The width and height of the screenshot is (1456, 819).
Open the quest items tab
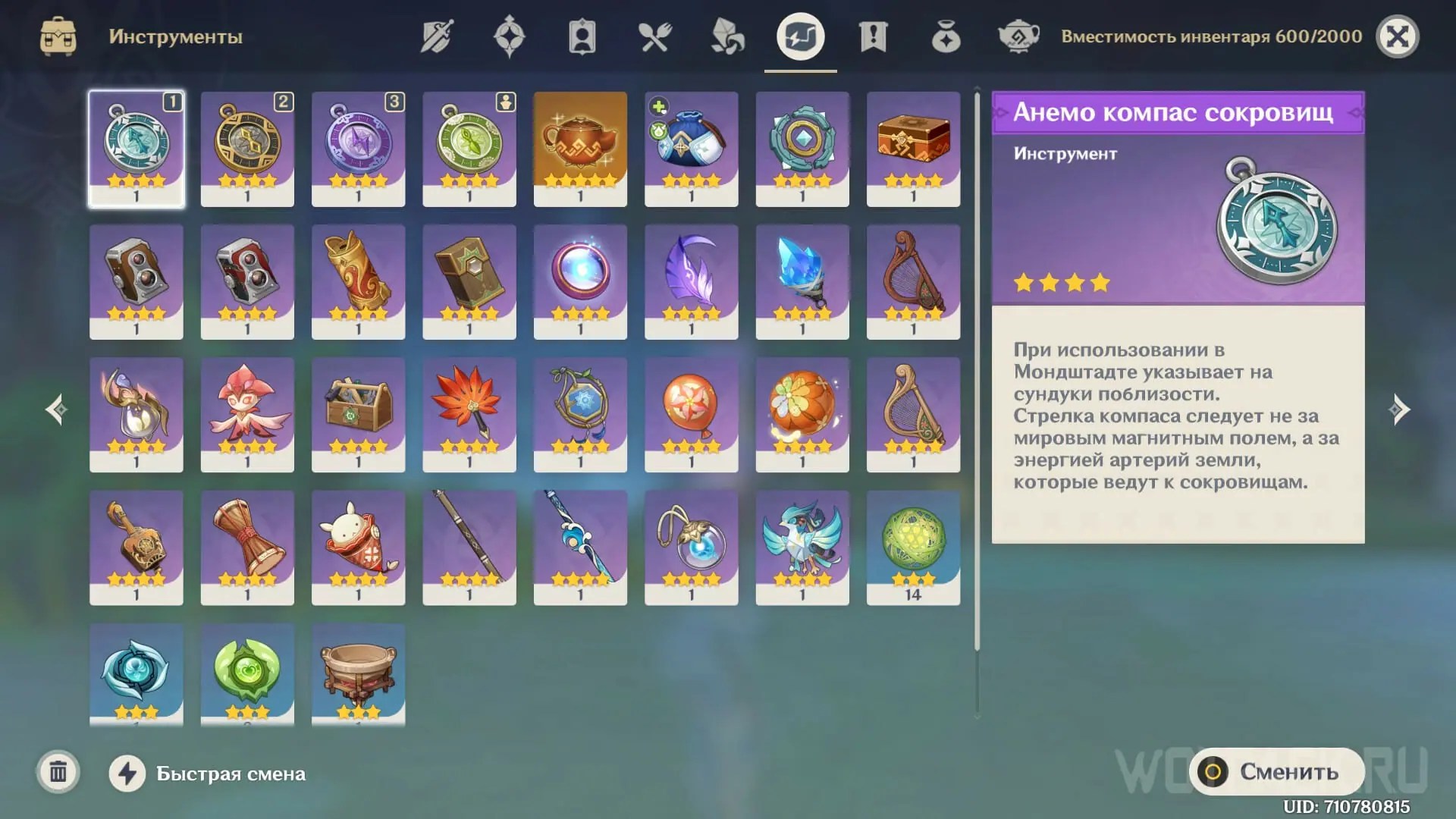coord(872,36)
